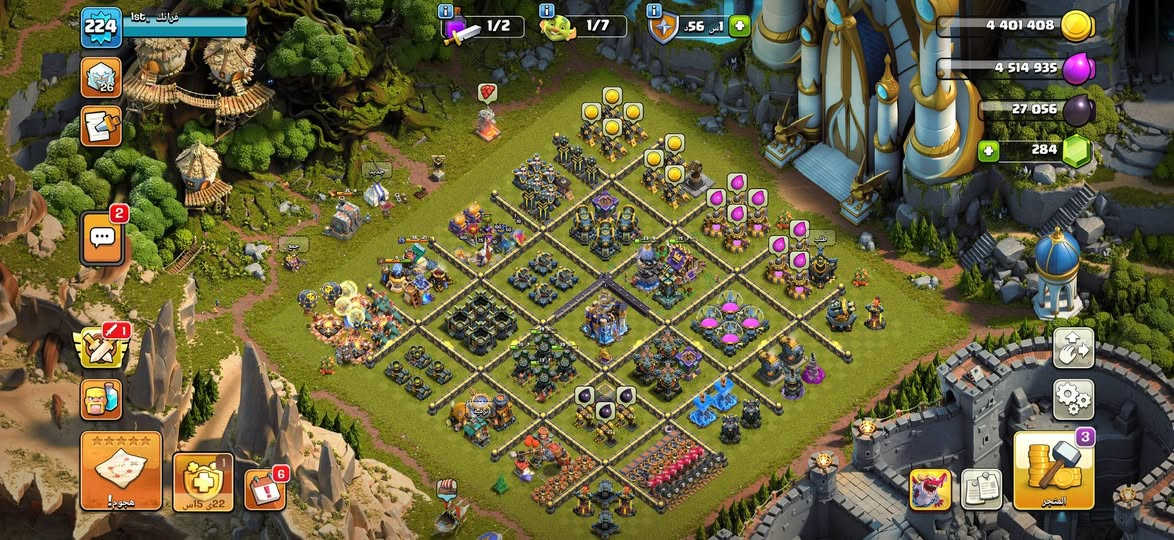Open the paper documents icon beside the shop
This screenshot has height=540, width=1174.
click(981, 489)
